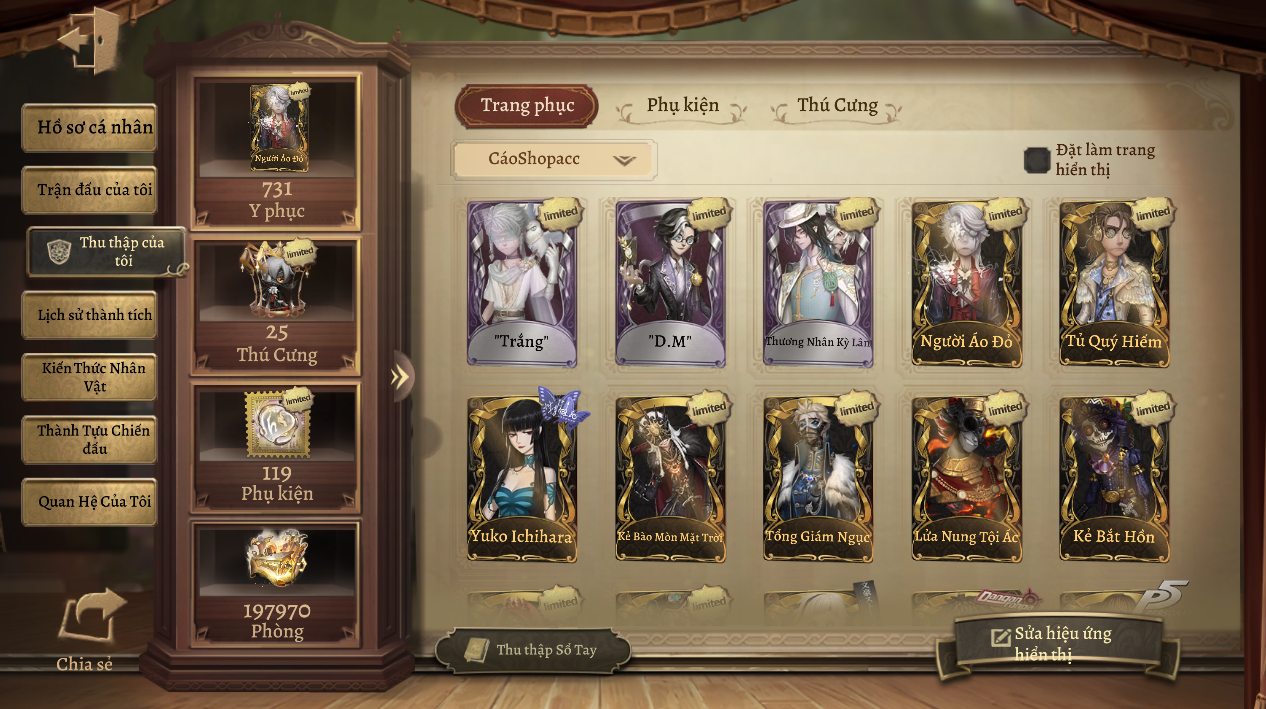Viewport: 1266px width, 709px height.
Task: Select the "Trắng" costume card
Action: point(522,284)
